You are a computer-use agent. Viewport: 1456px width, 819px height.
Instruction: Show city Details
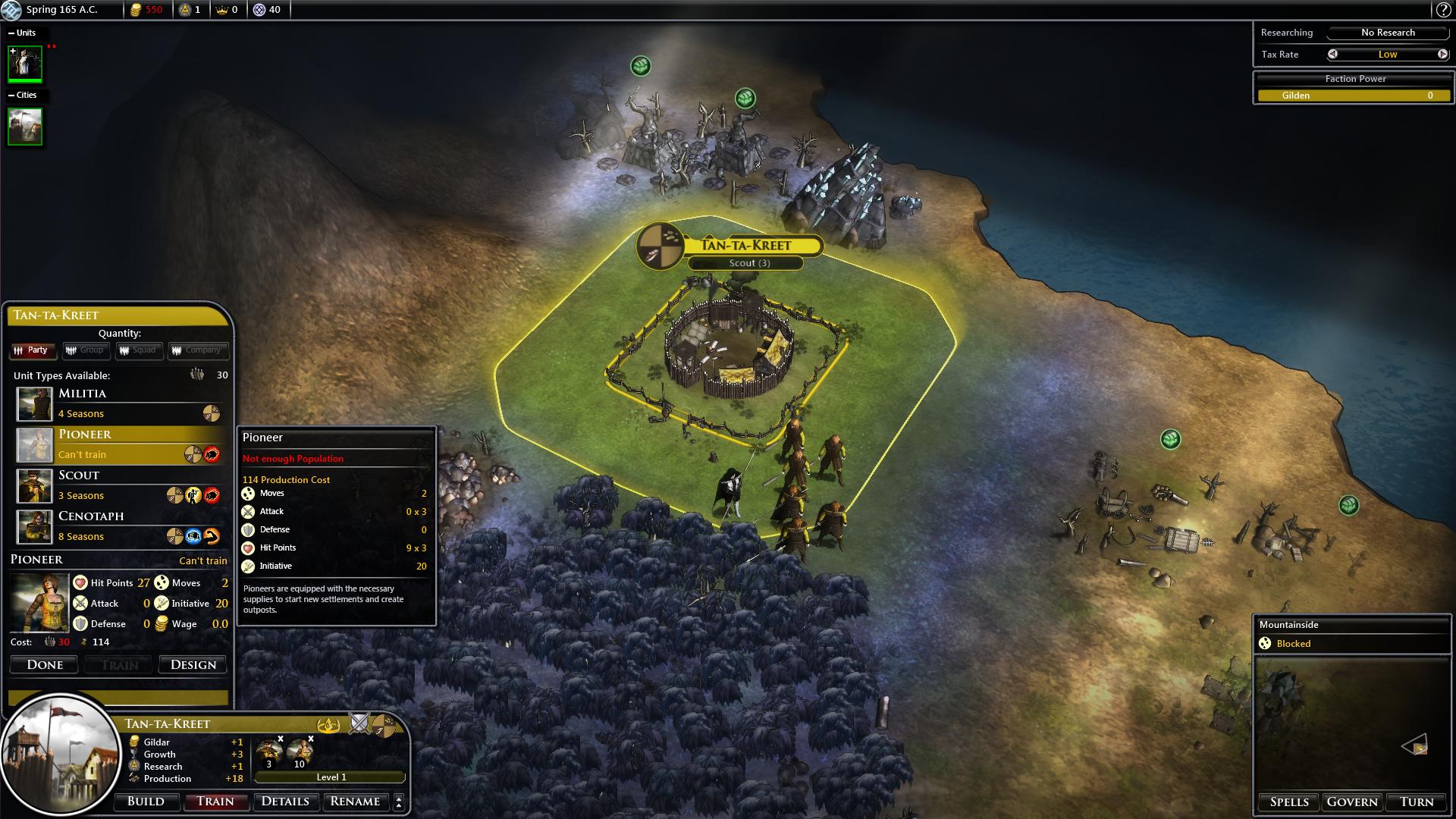click(x=285, y=802)
